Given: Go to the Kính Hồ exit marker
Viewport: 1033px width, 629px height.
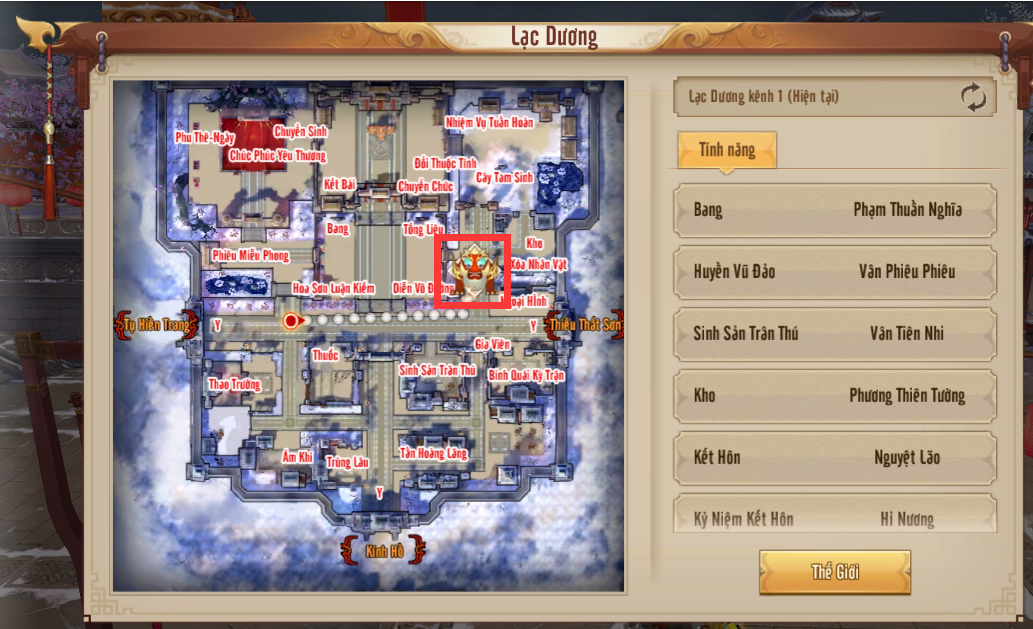Looking at the screenshot, I should tap(383, 549).
